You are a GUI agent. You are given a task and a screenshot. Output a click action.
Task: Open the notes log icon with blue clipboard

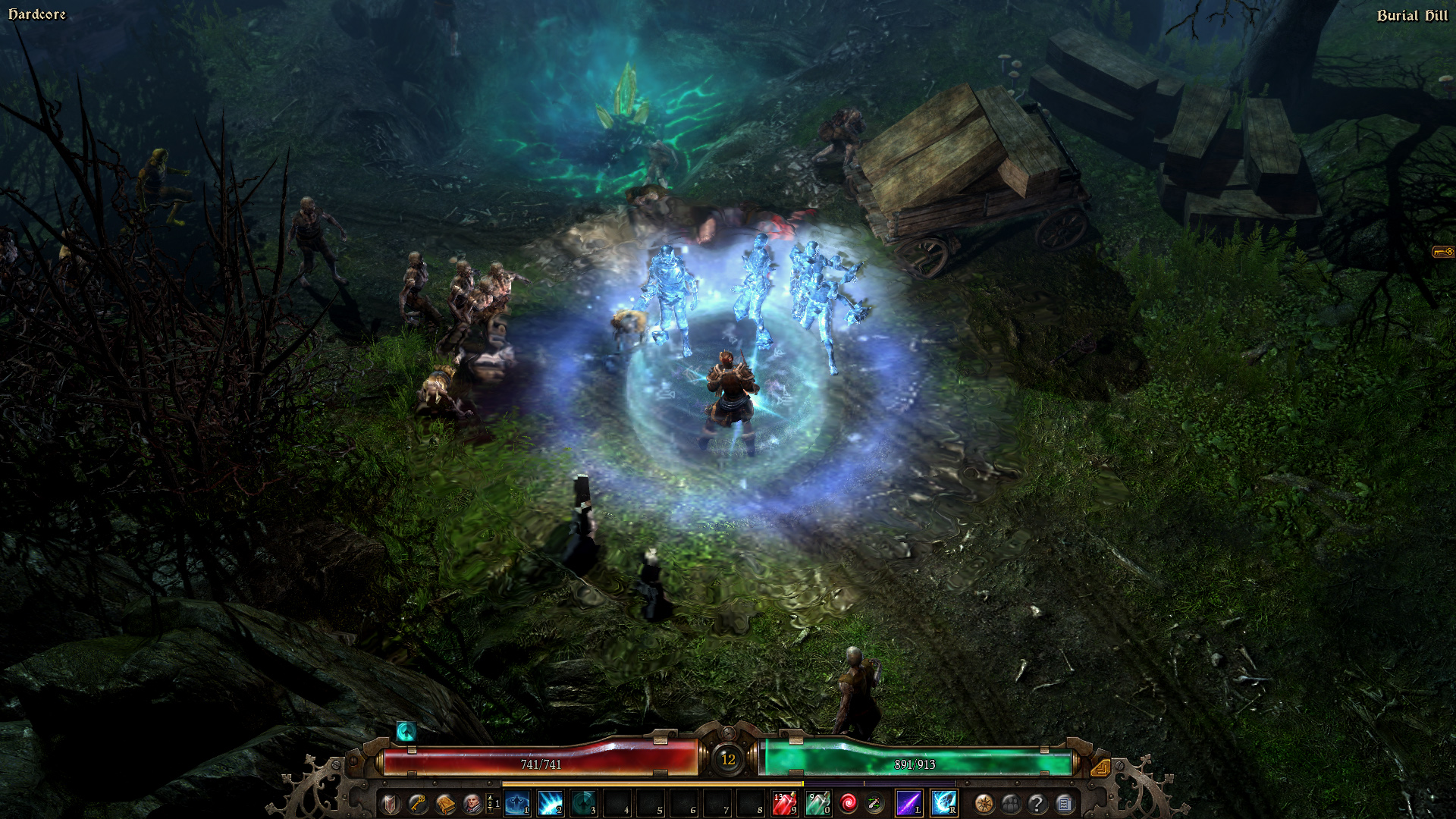[x=1065, y=802]
